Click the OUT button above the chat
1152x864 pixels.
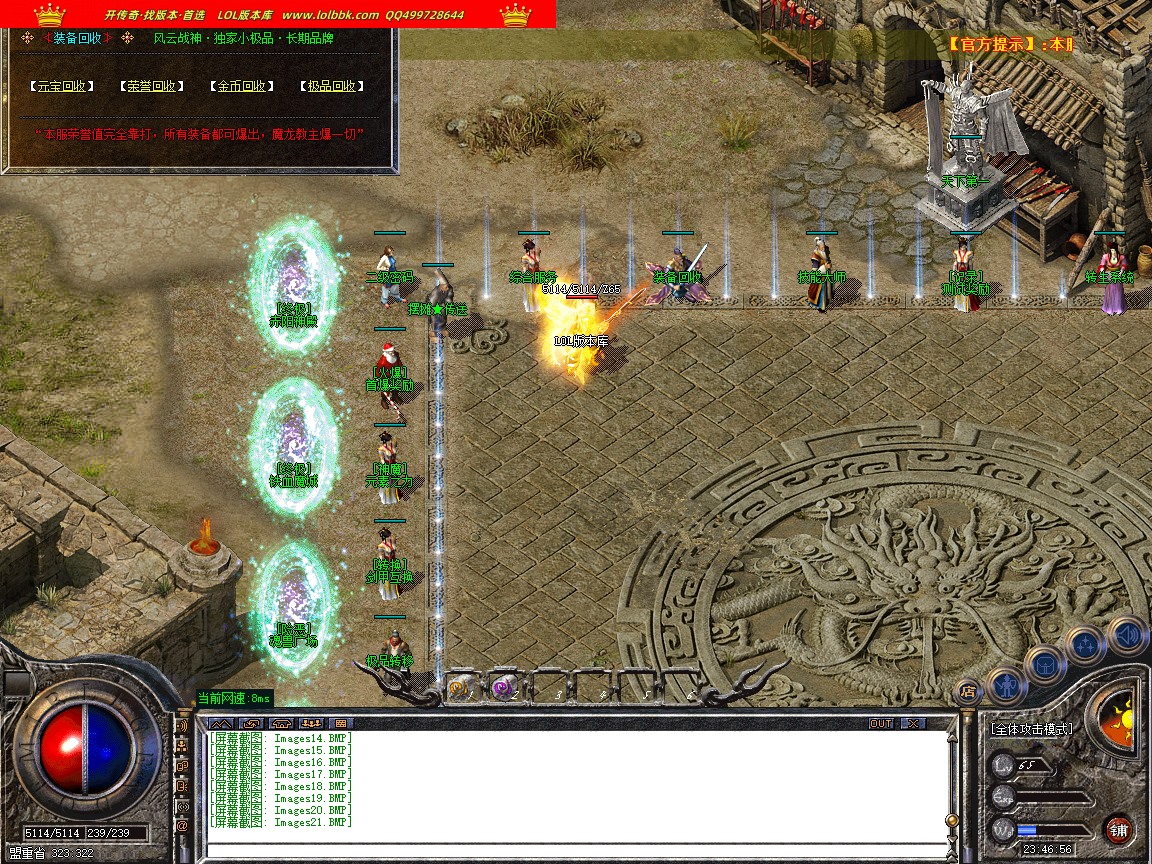[881, 723]
